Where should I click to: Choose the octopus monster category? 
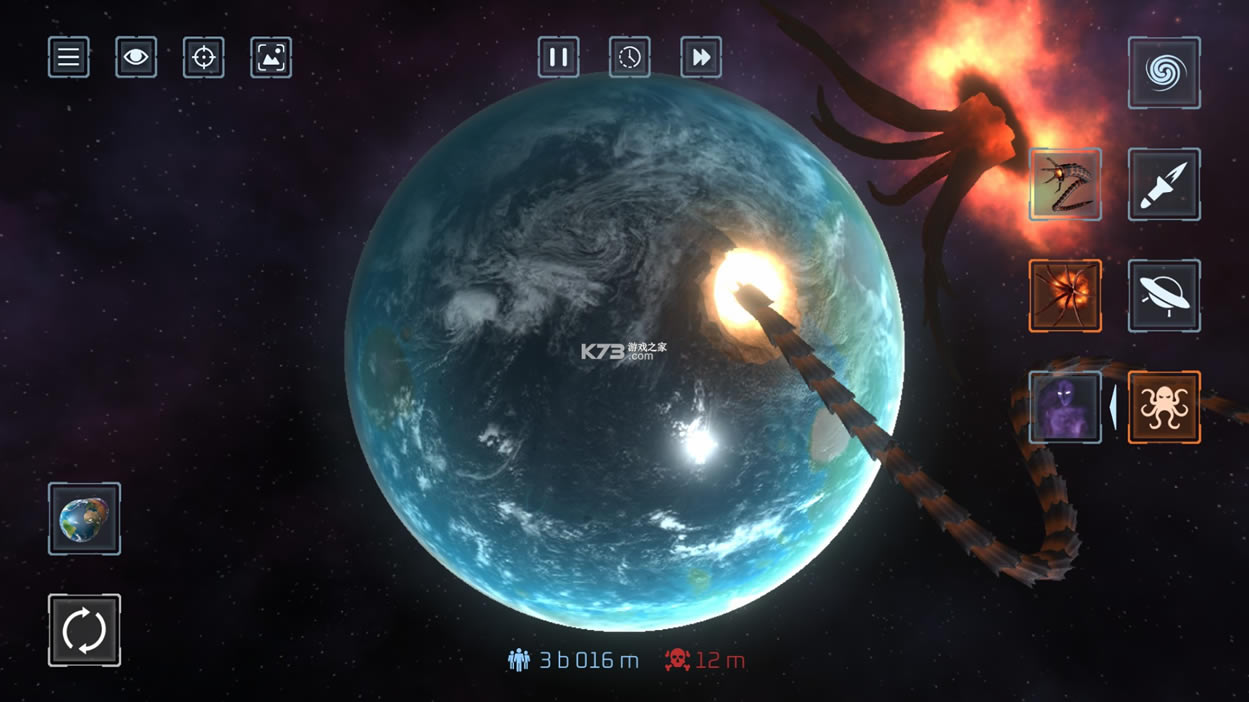point(1164,407)
